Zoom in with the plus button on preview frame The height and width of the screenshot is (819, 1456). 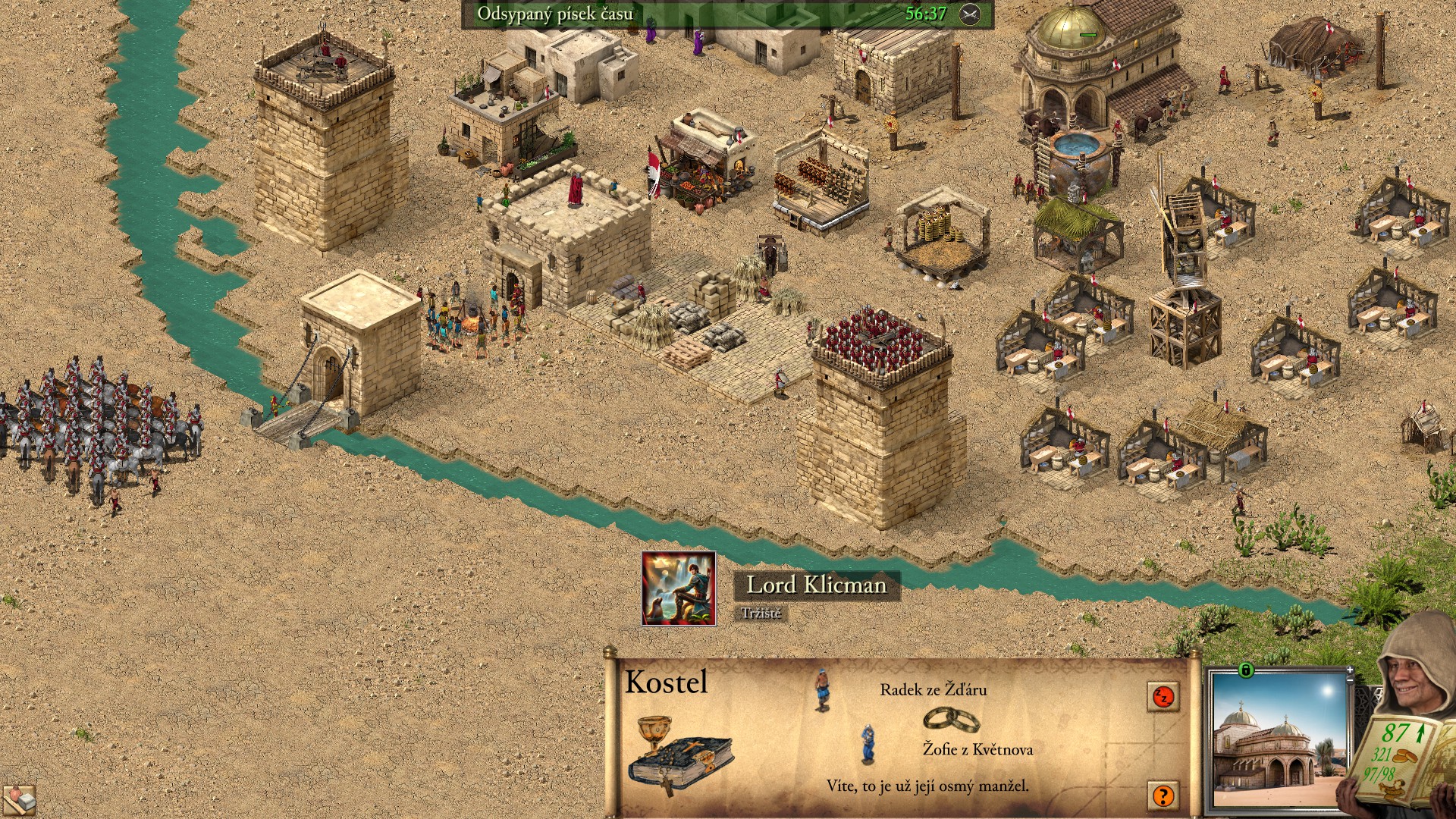(x=1350, y=670)
